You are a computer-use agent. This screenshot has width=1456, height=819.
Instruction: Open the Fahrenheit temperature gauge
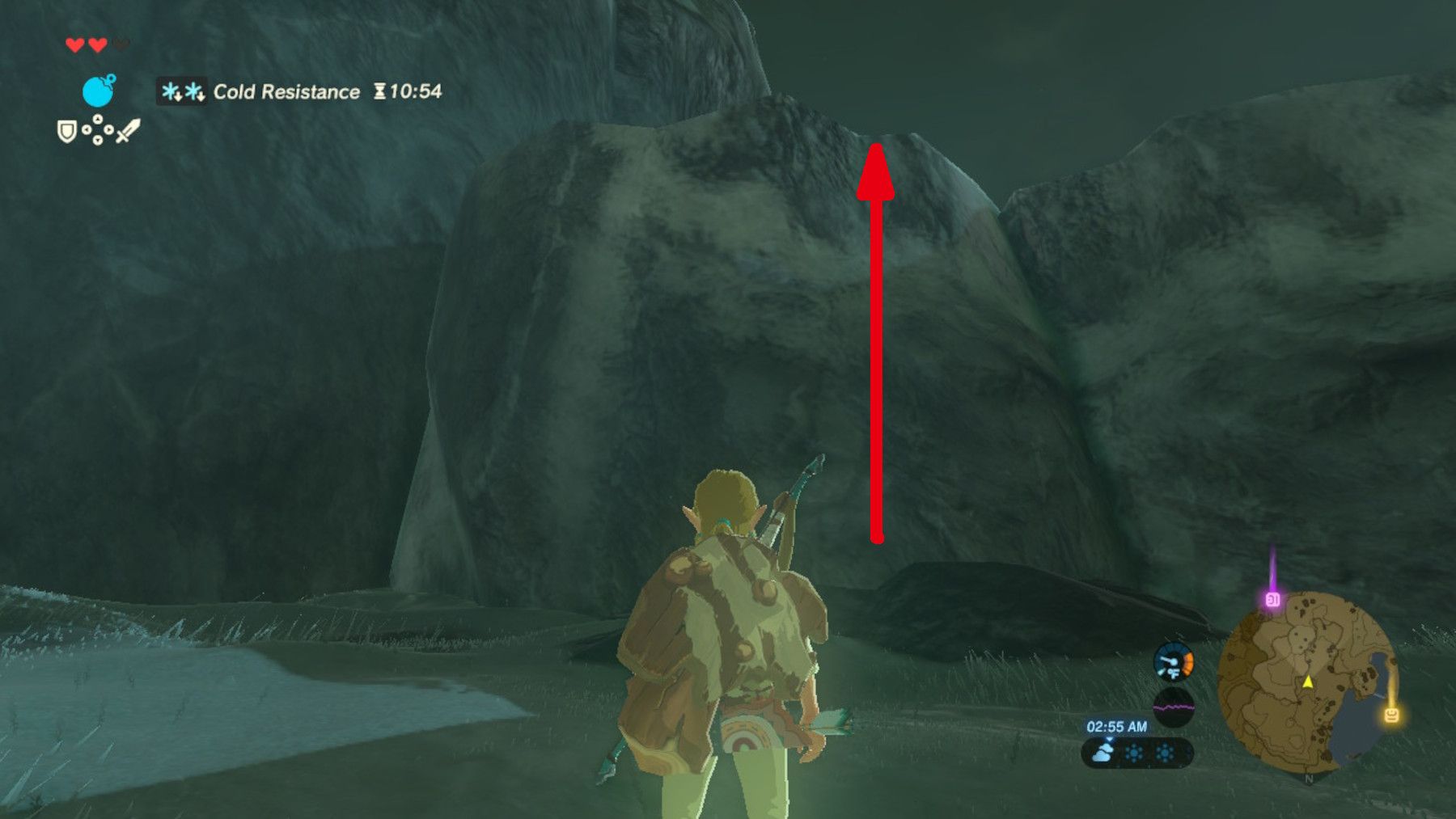point(1174,662)
